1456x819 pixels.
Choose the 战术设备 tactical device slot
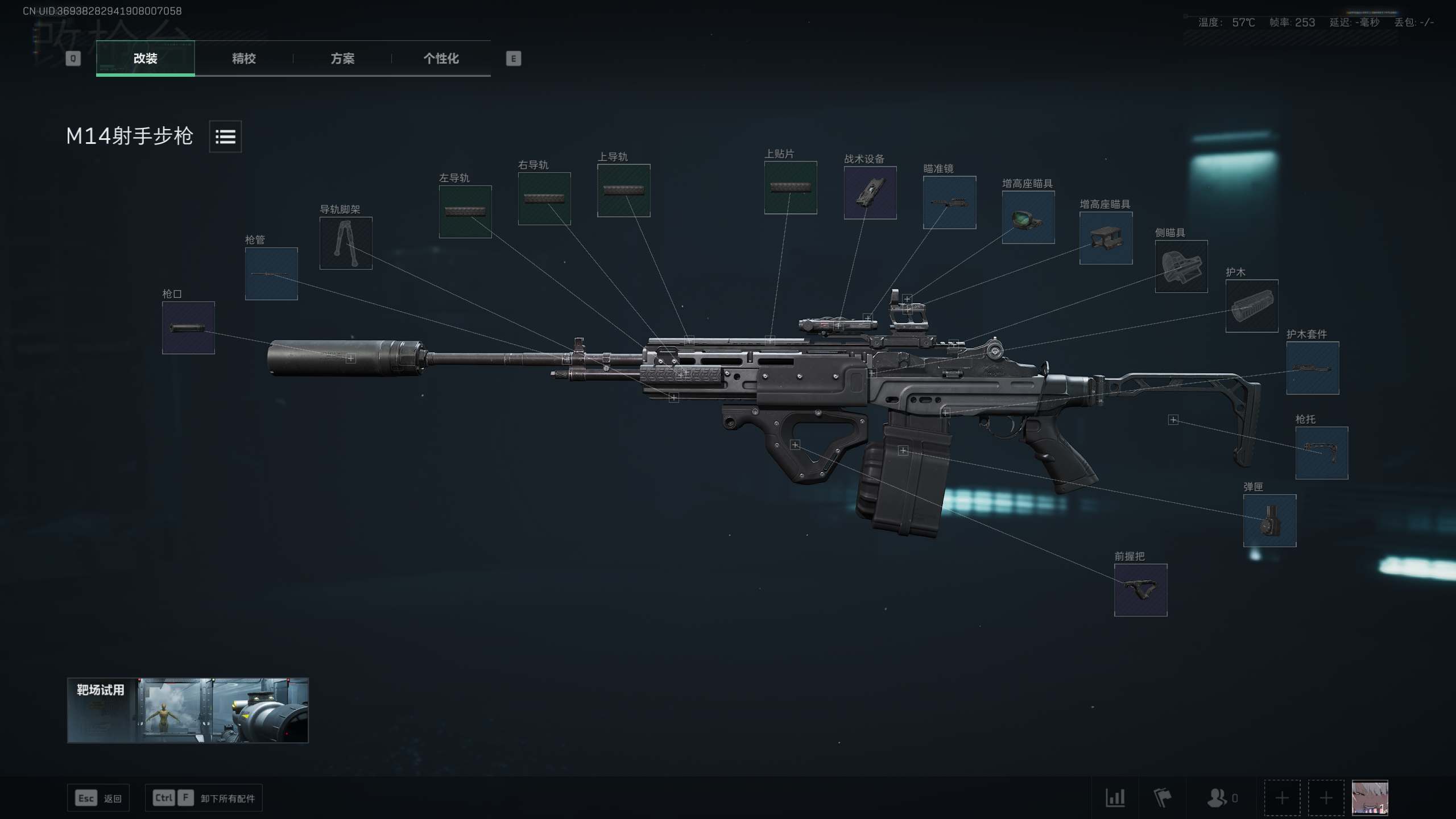[870, 193]
